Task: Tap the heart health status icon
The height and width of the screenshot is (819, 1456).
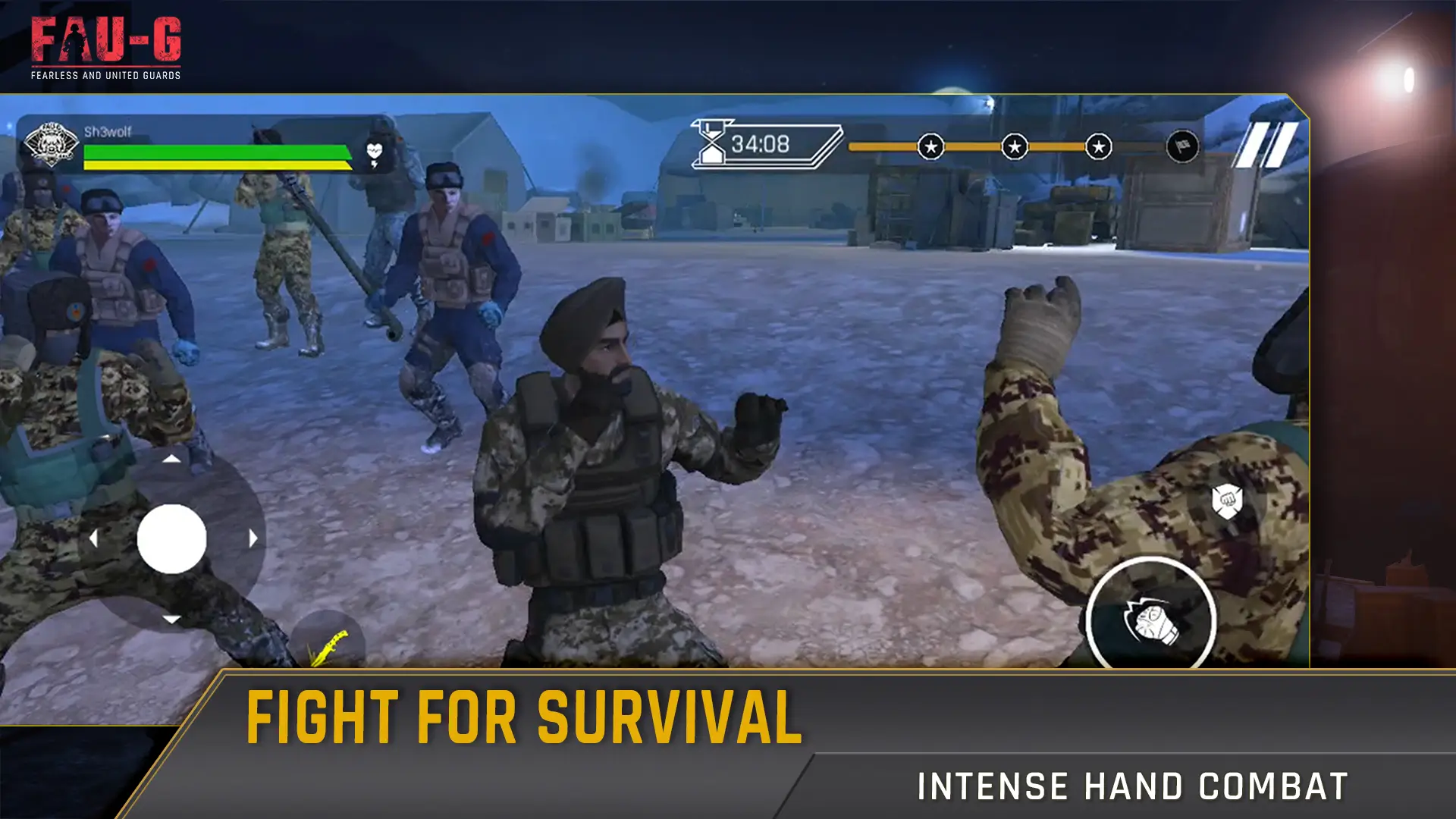Action: pyautogui.click(x=373, y=149)
